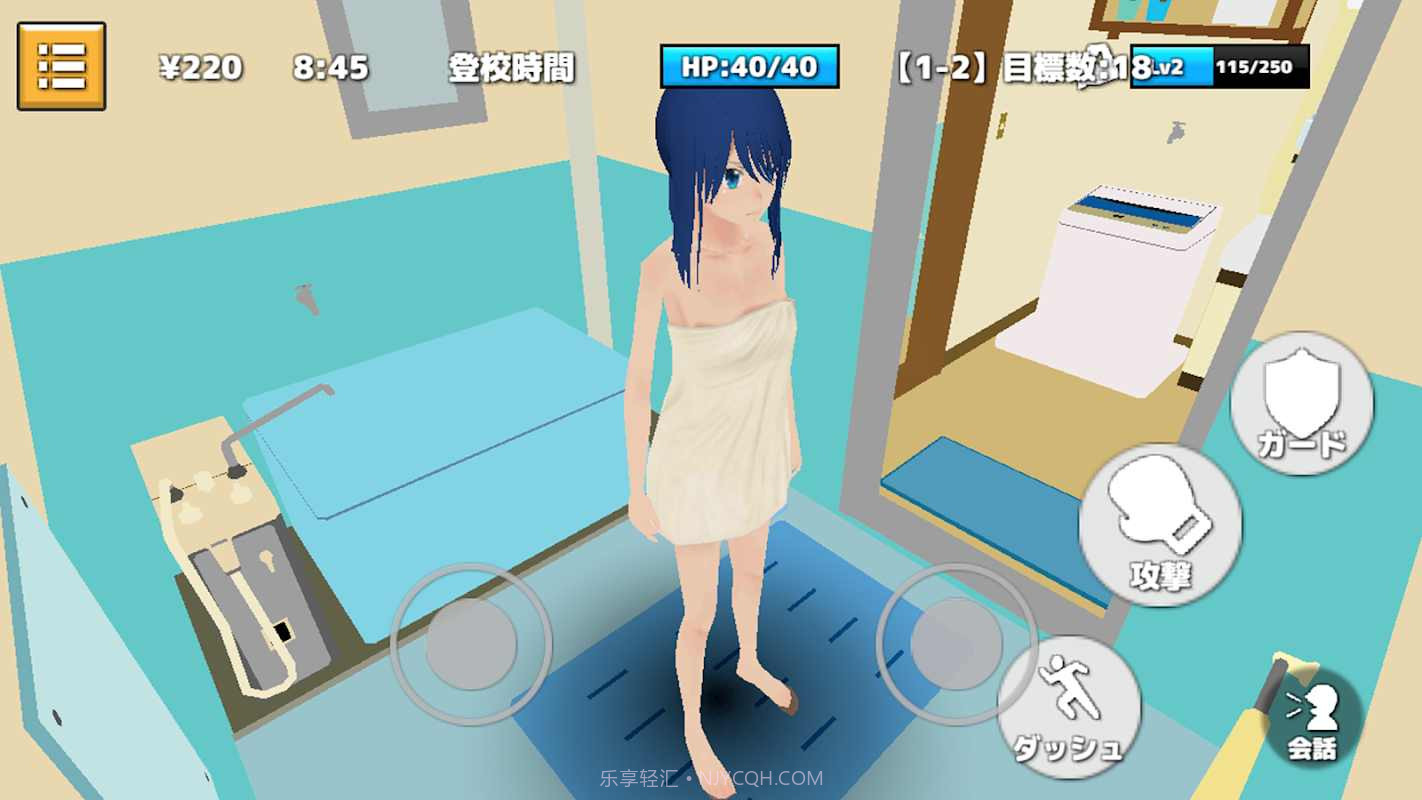Open the orange list menu
This screenshot has height=800, width=1422.
61,66
